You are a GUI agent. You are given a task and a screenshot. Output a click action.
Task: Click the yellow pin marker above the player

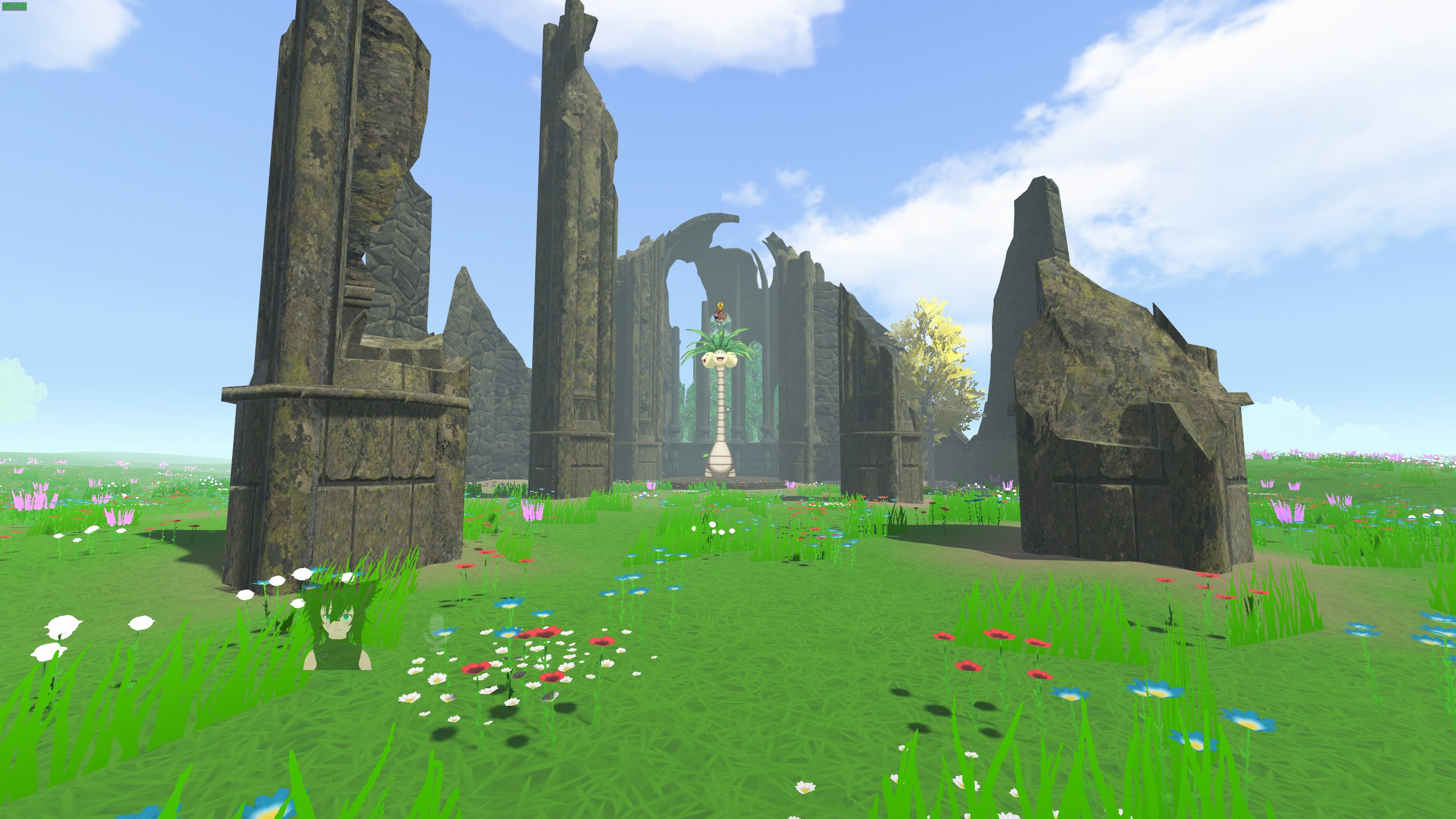pos(720,305)
